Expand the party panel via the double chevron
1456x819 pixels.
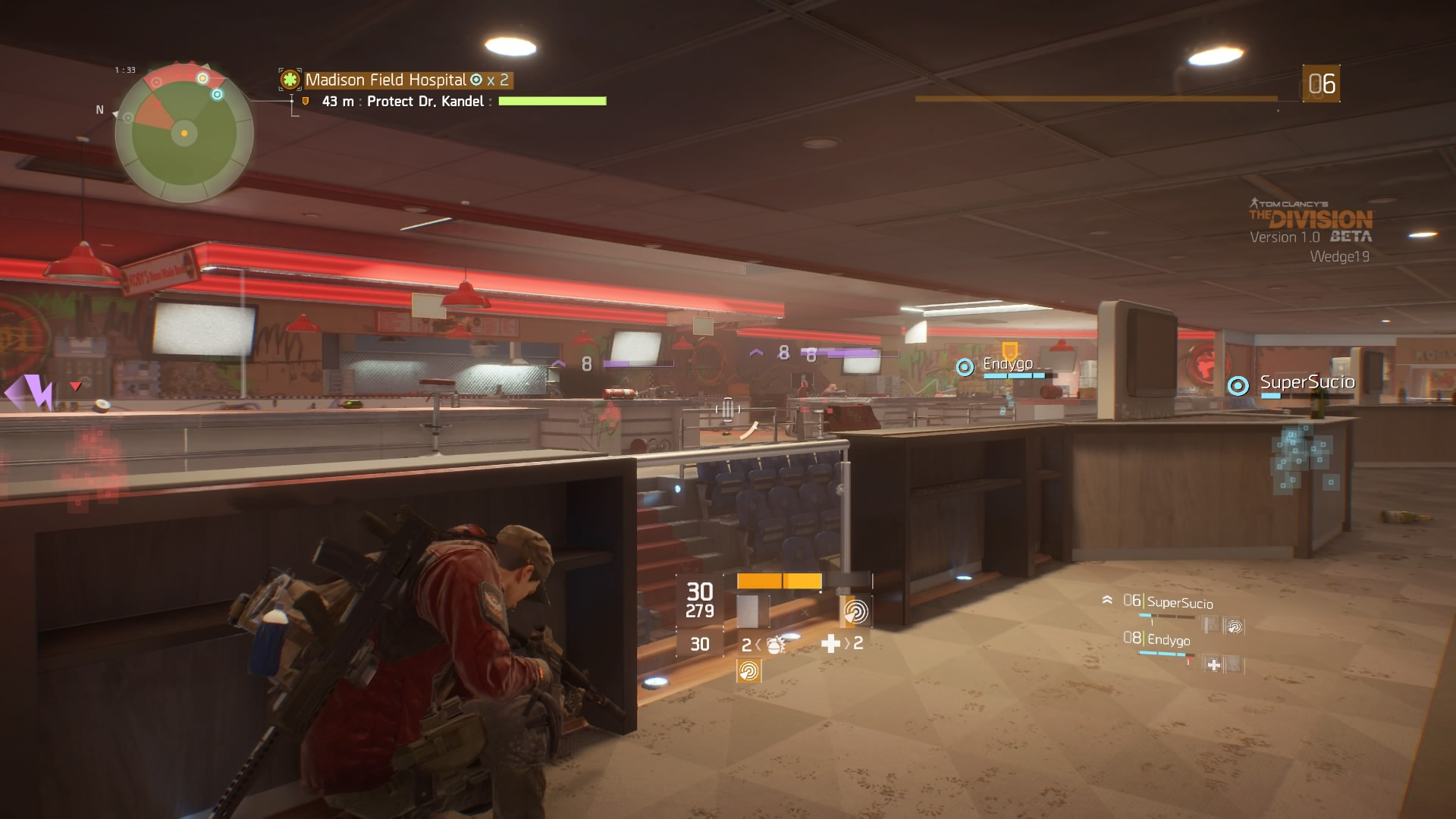[1107, 601]
